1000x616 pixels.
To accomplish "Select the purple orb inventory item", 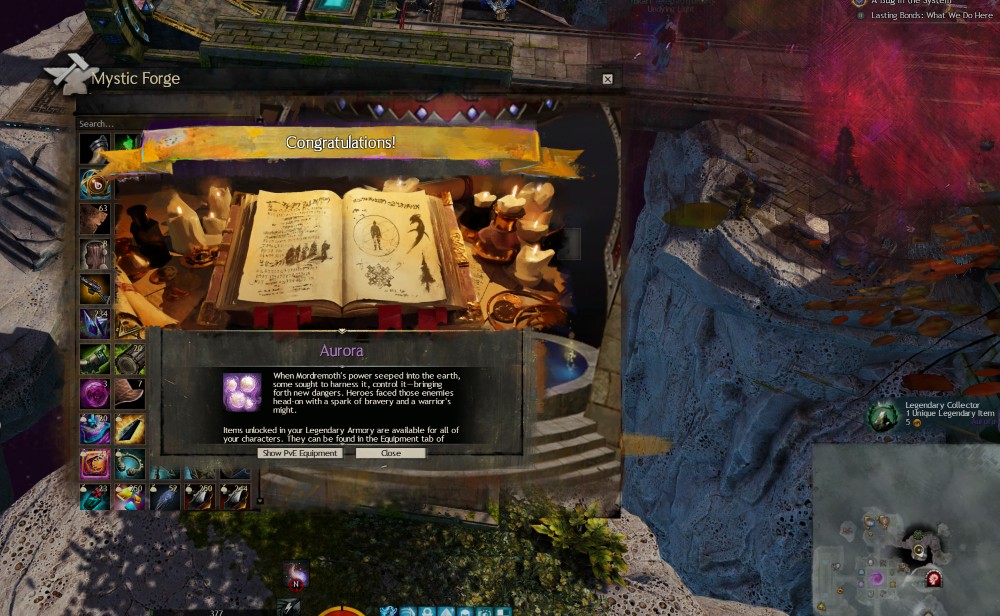I will coord(94,394).
